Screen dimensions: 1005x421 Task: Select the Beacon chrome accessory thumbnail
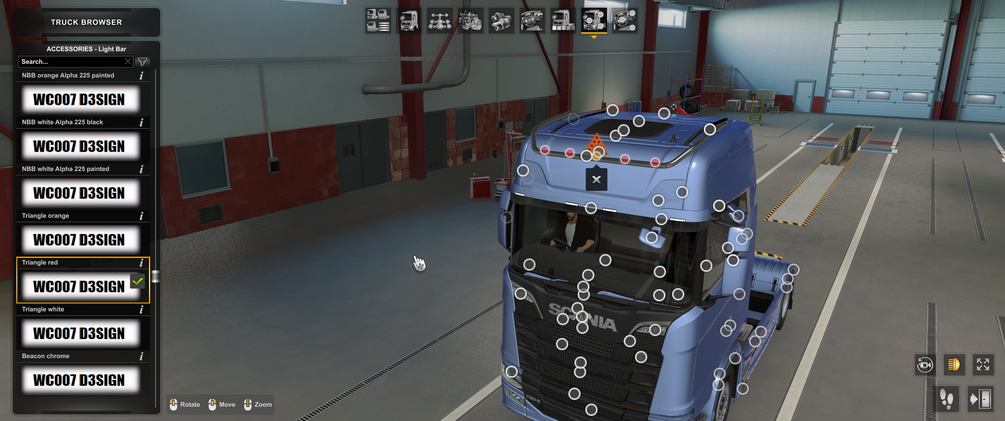pos(79,380)
